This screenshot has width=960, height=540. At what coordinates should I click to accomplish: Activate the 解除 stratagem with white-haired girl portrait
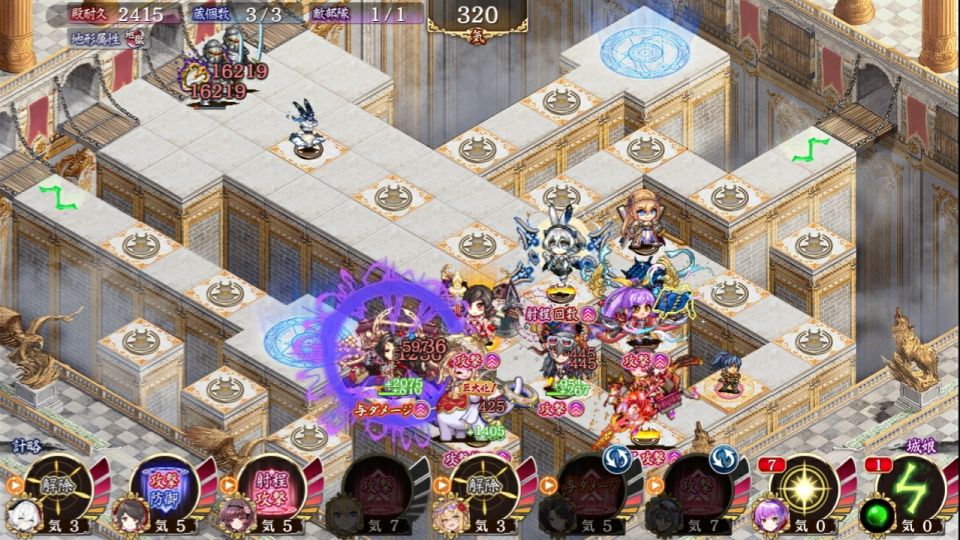[x=59, y=489]
